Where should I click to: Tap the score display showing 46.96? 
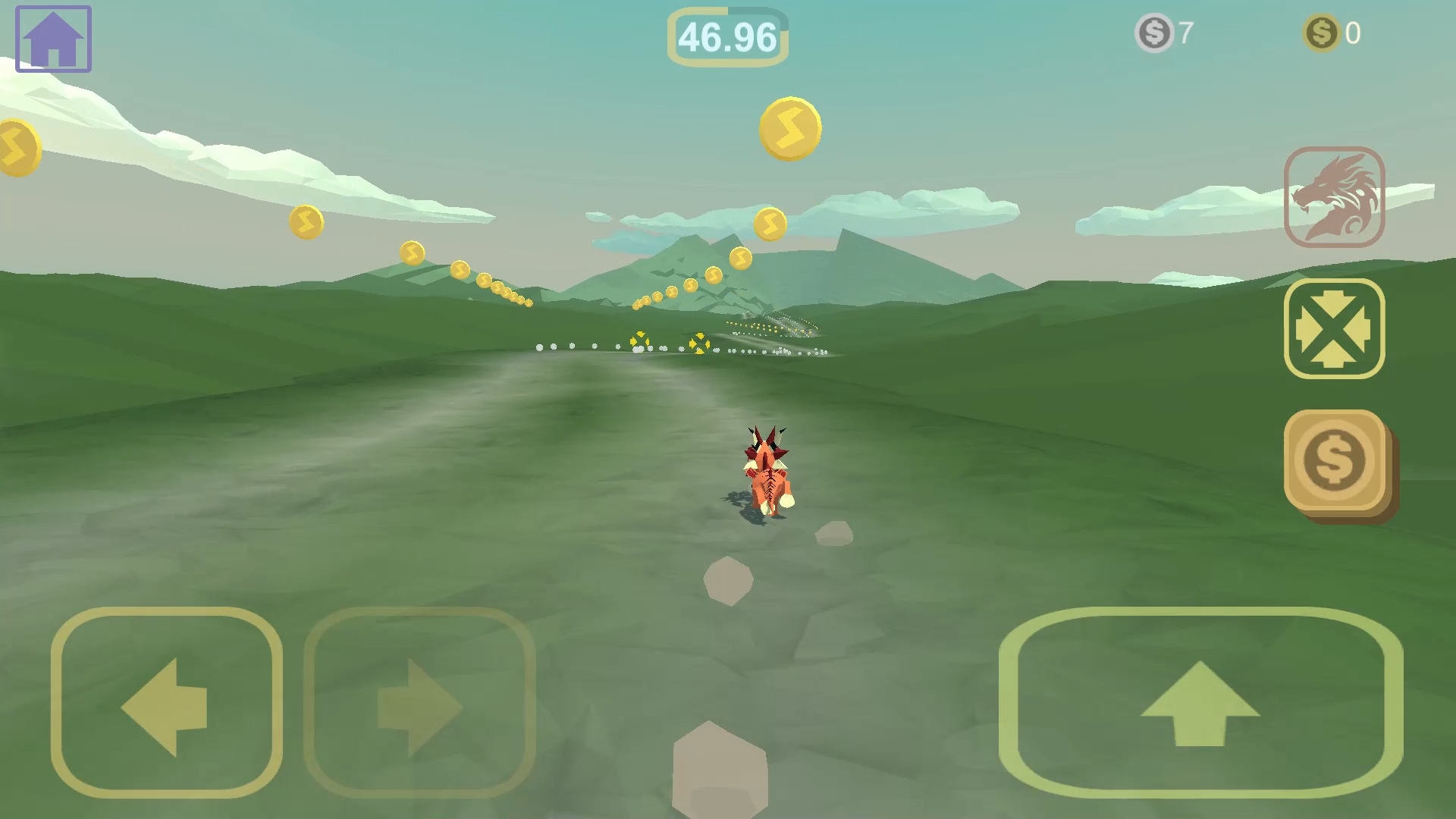tap(727, 35)
